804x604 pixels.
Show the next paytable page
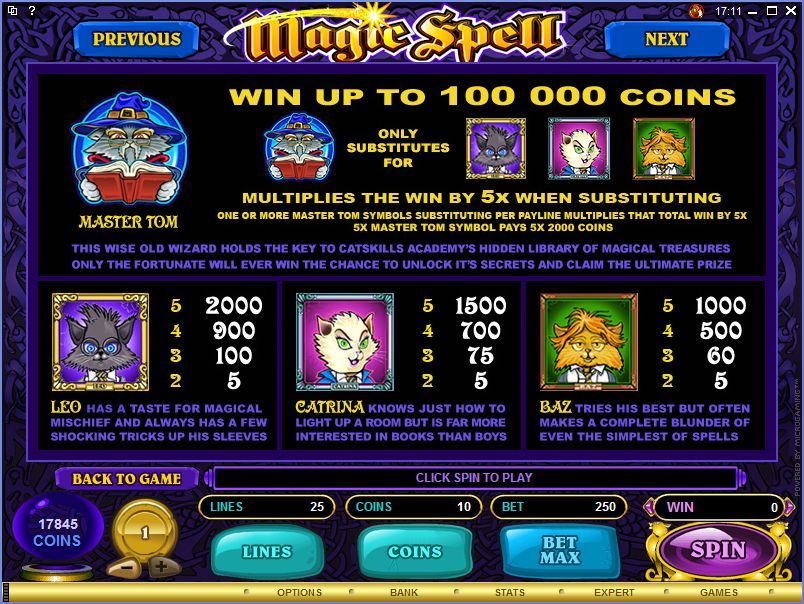666,39
